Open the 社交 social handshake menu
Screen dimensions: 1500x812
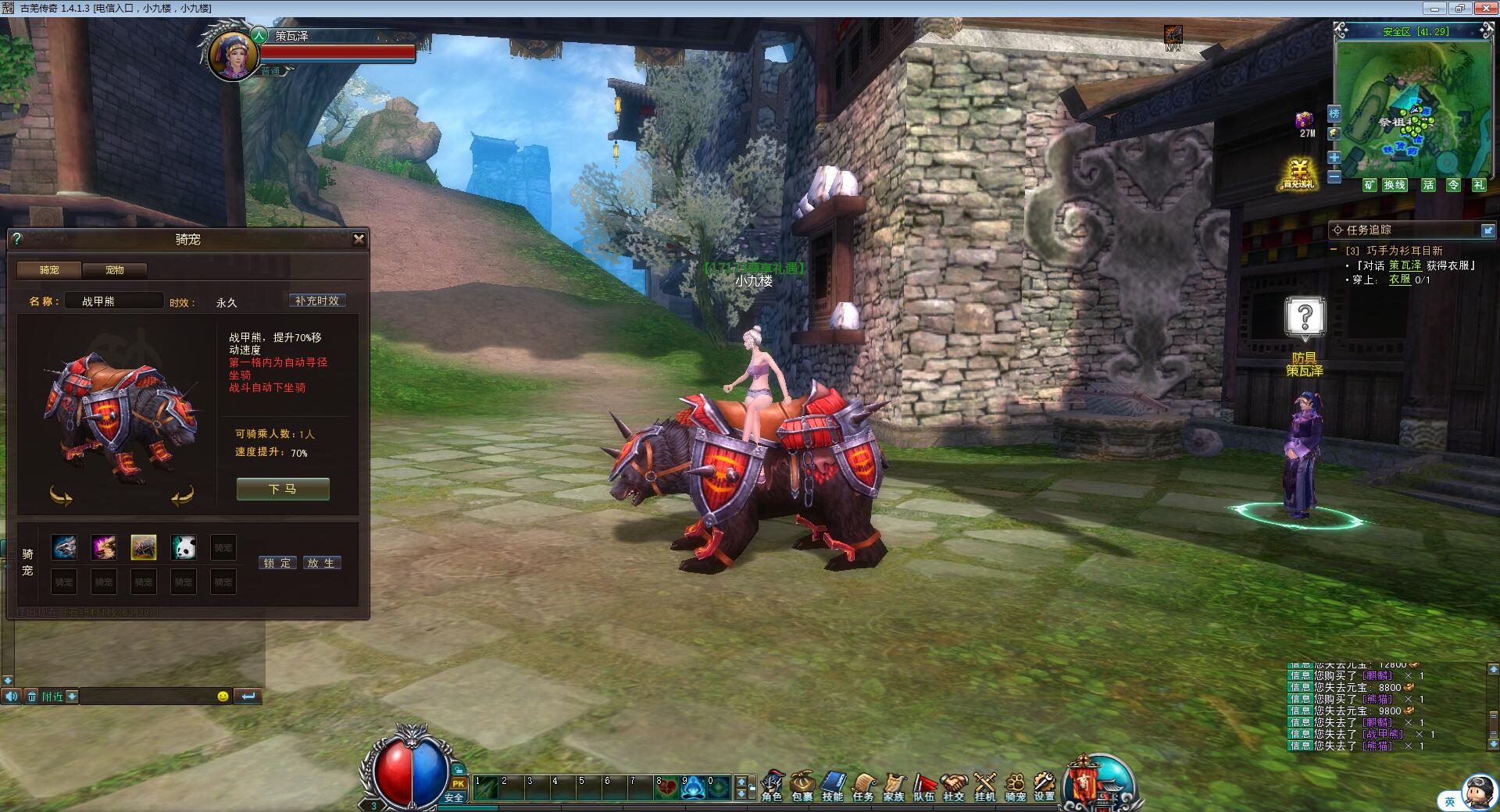point(954,785)
